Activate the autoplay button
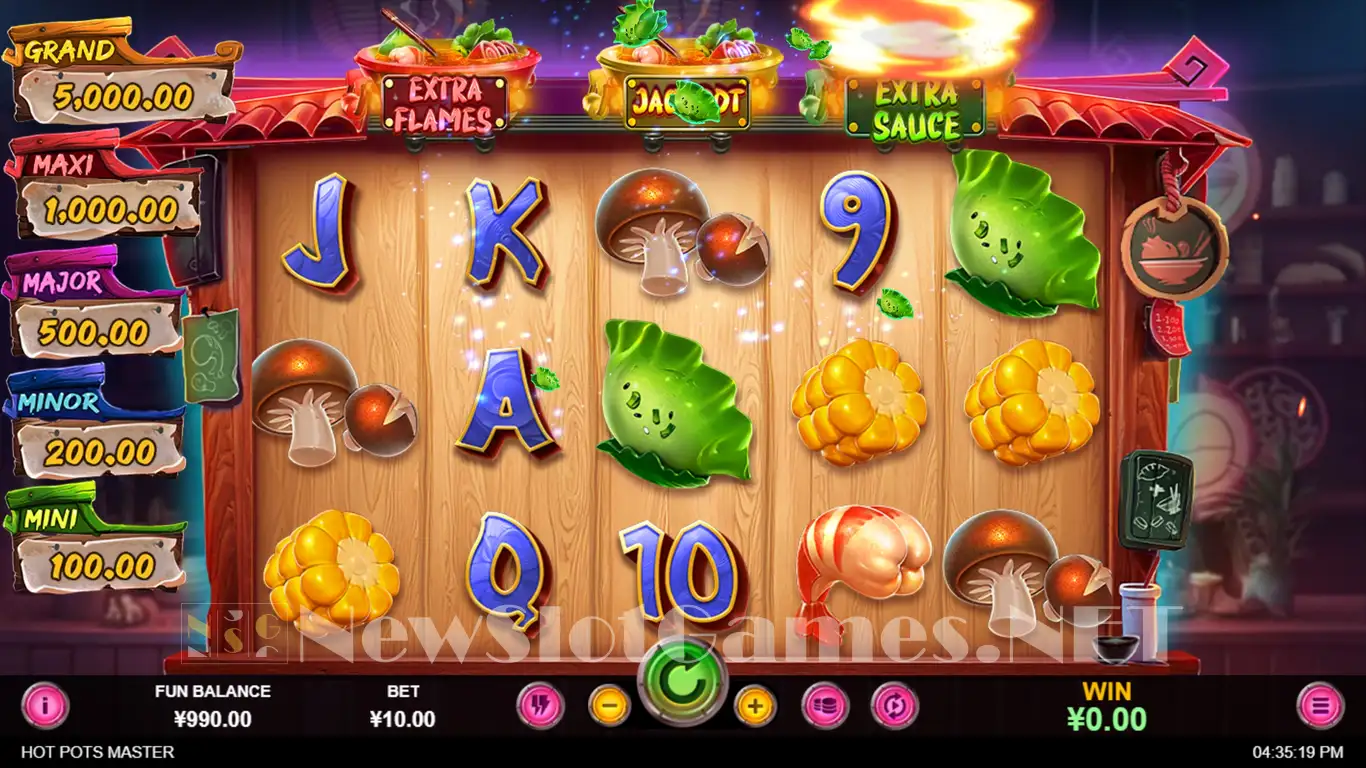The width and height of the screenshot is (1366, 768). point(894,706)
